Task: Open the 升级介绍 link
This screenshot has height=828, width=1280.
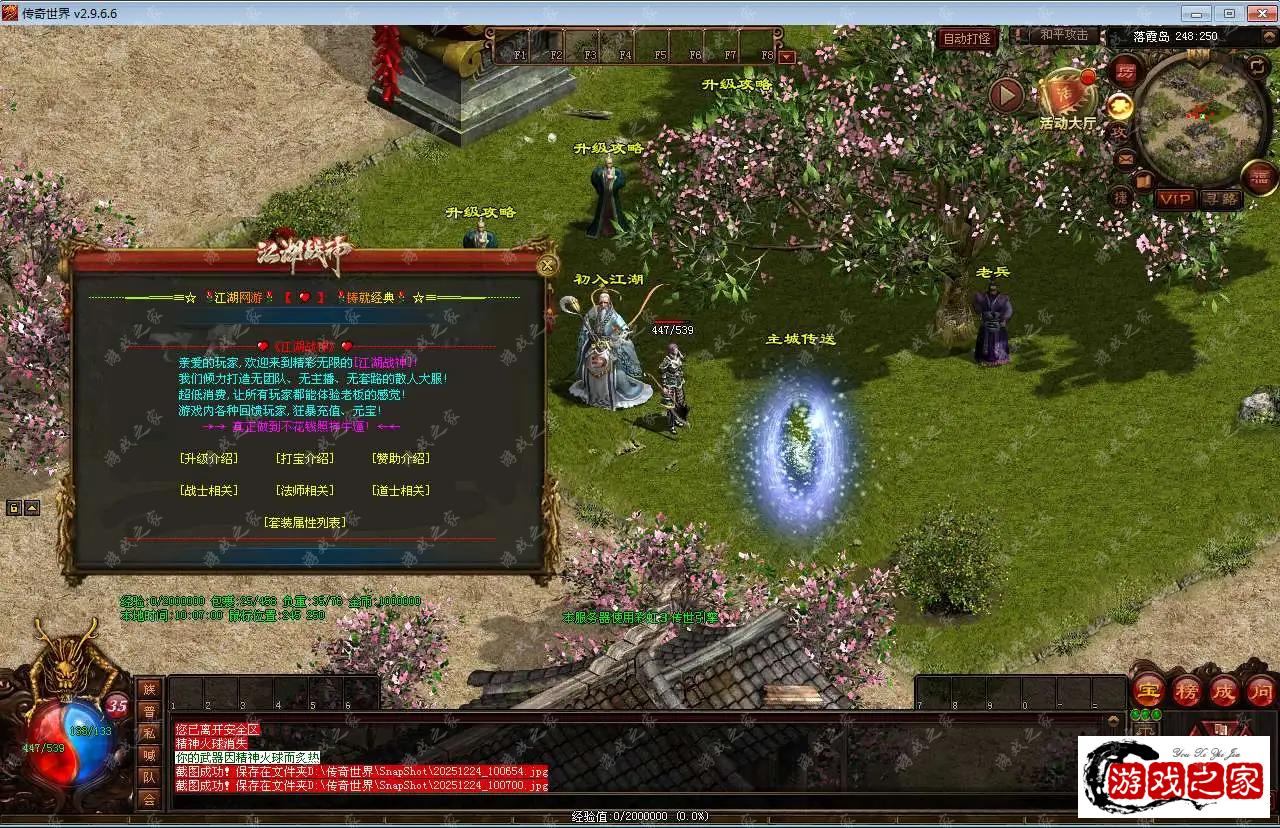Action: [208, 459]
